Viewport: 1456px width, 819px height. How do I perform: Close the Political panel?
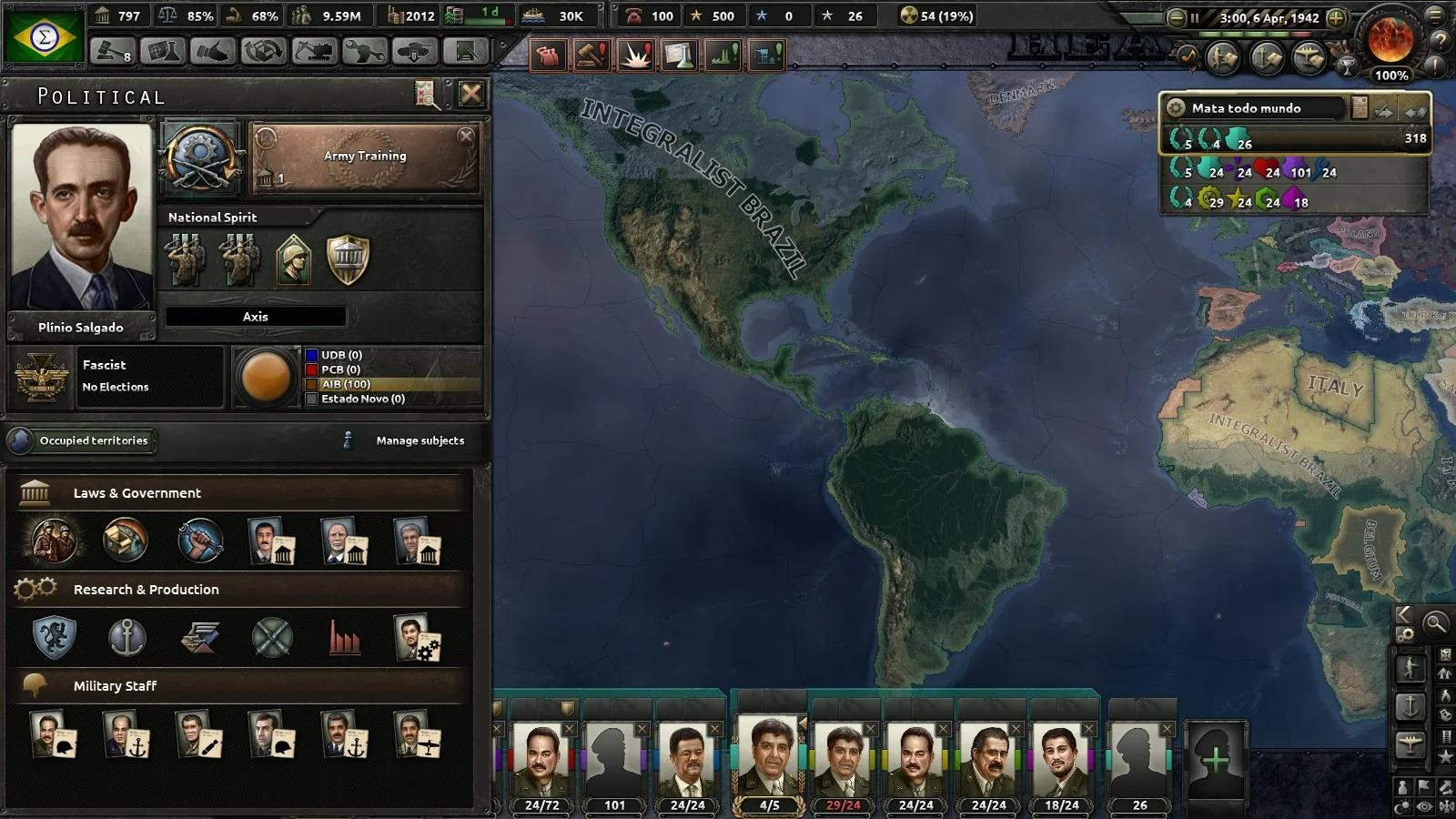[470, 94]
